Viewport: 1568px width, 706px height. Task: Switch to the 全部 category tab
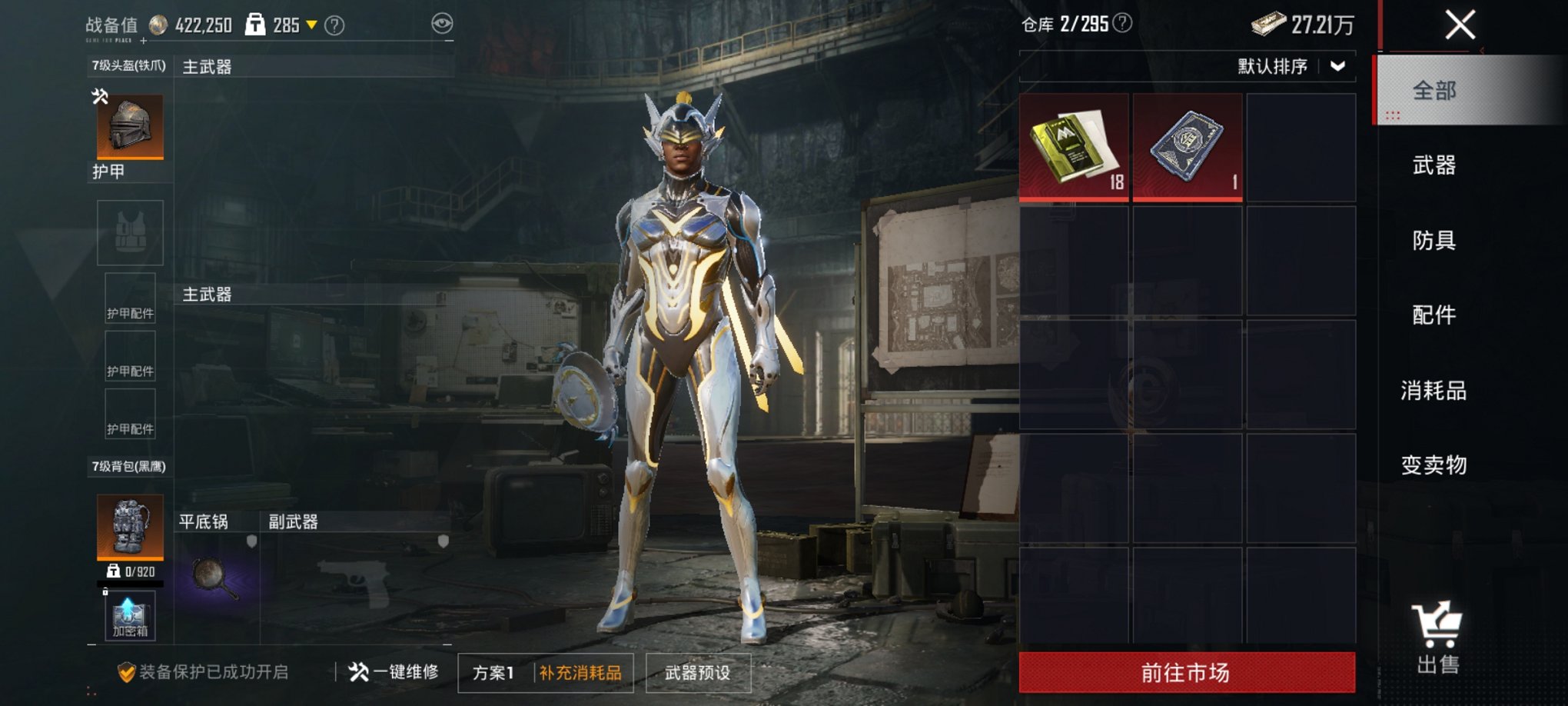(x=1433, y=91)
